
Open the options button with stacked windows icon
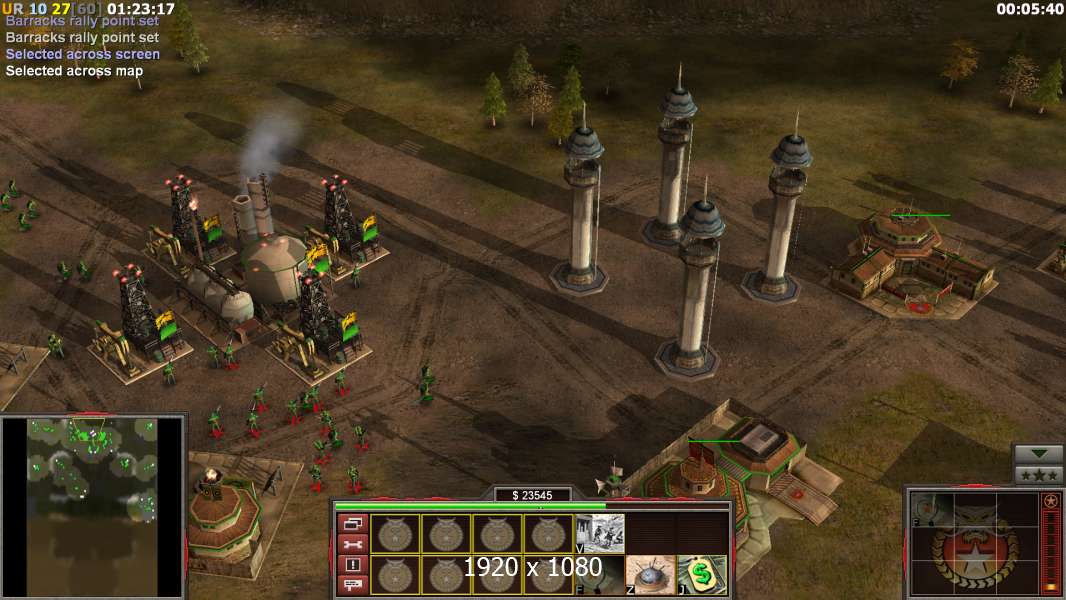pyautogui.click(x=354, y=523)
